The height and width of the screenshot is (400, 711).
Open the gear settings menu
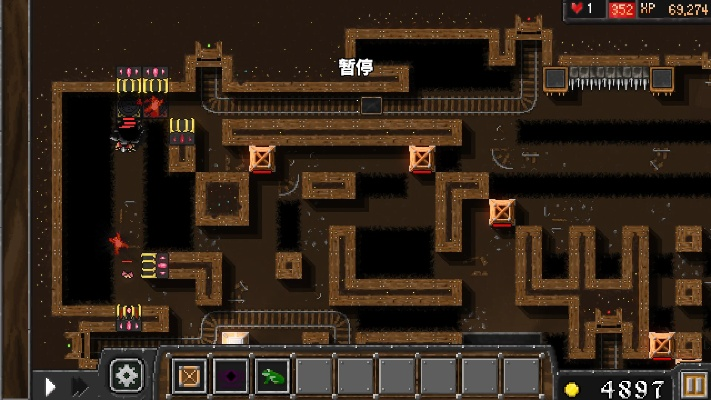[127, 376]
